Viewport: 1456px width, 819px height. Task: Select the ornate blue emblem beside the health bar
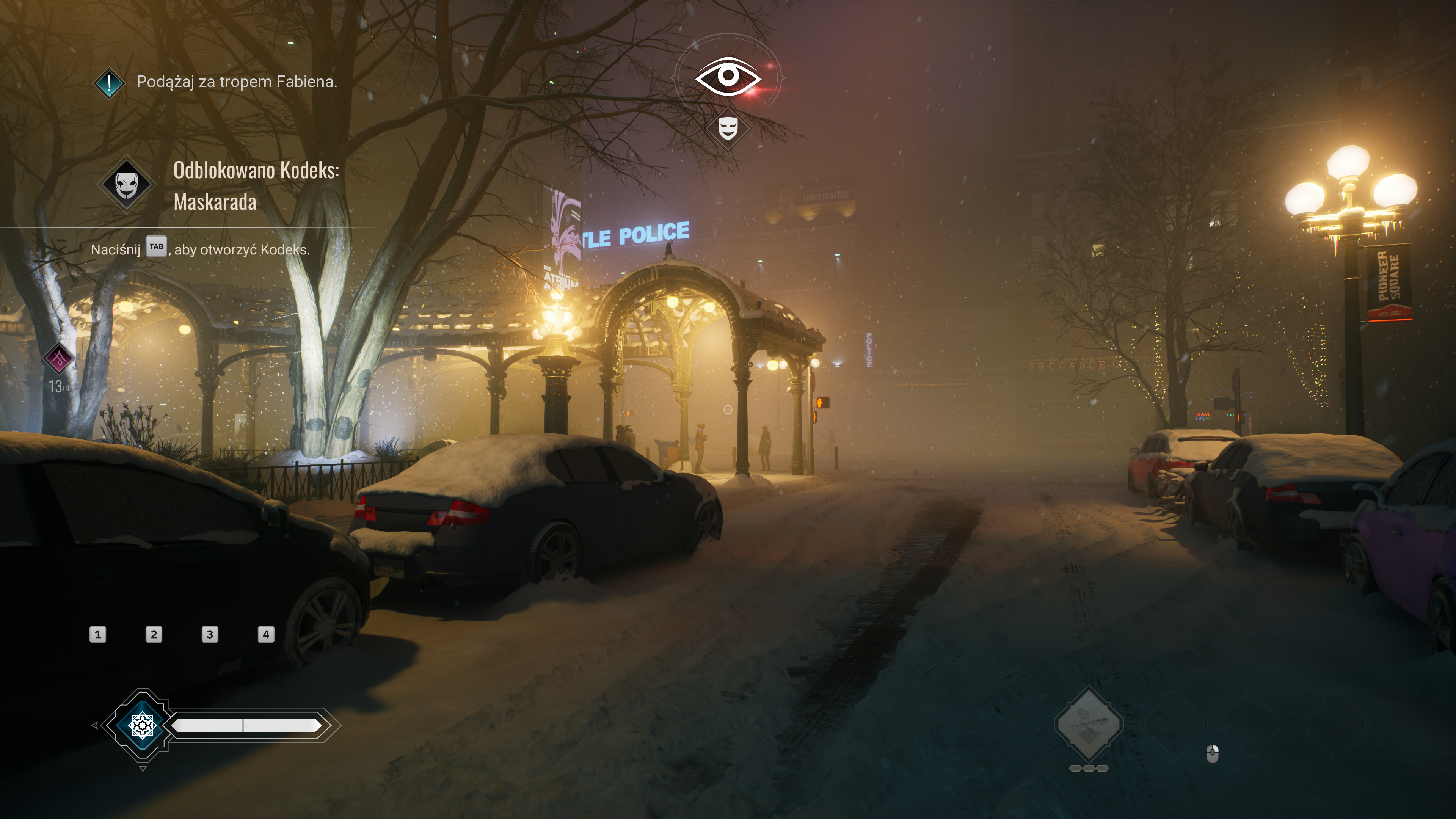click(142, 725)
